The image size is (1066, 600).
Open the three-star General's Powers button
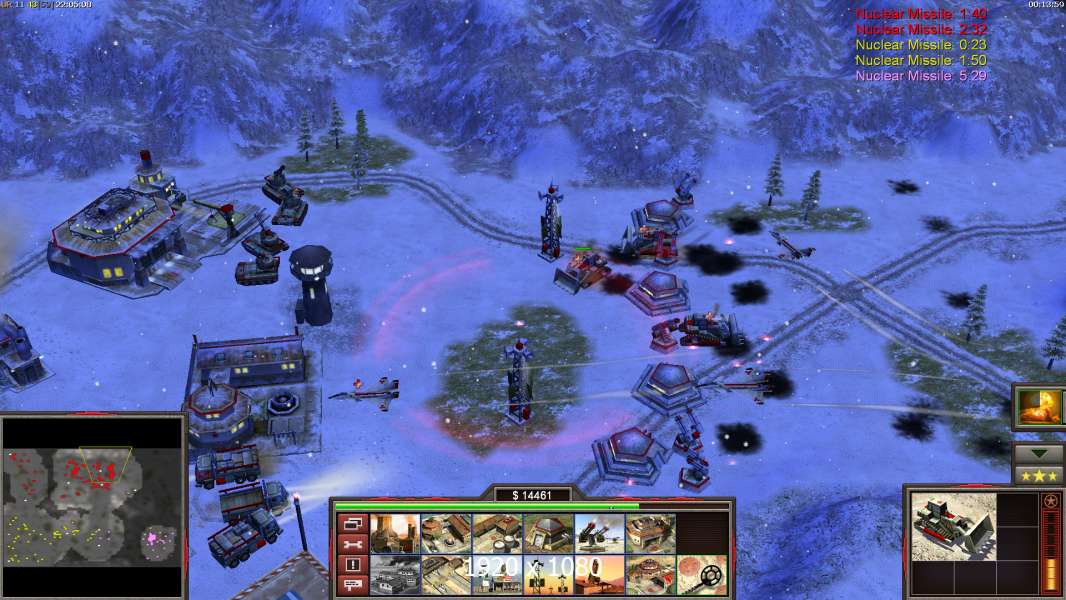click(x=1039, y=475)
